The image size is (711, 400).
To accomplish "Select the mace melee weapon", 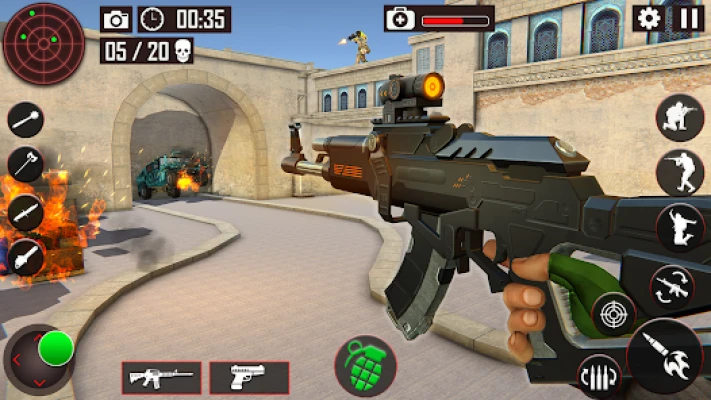I will tap(25, 120).
